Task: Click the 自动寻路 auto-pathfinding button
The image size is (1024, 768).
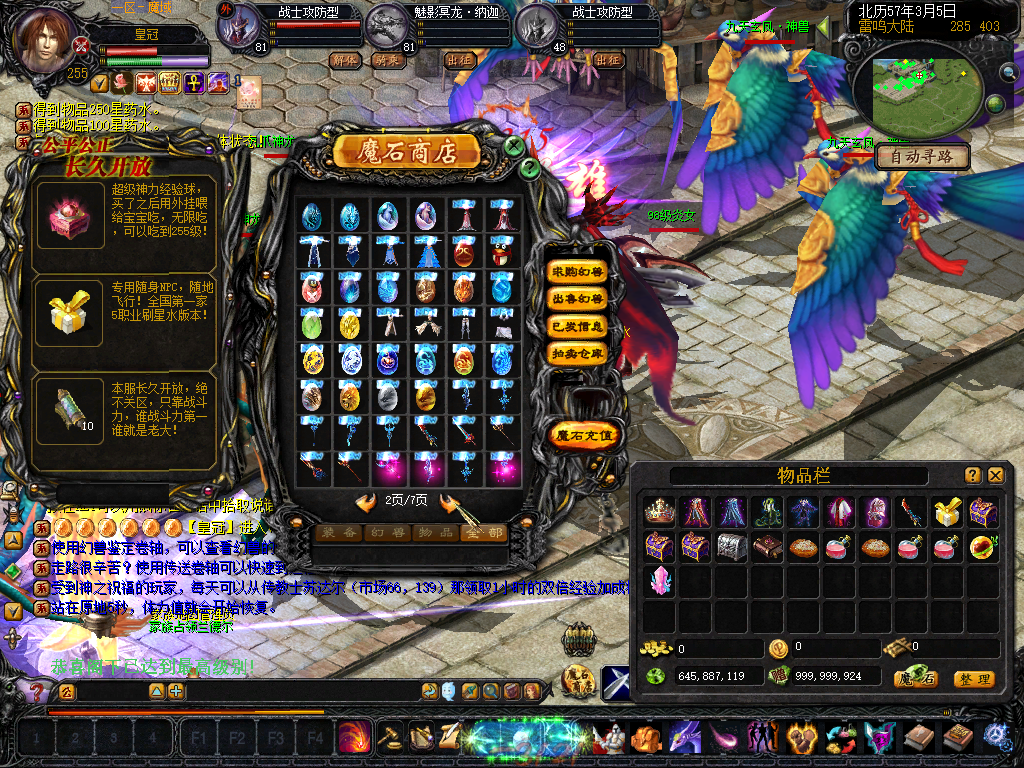Action: tap(922, 157)
